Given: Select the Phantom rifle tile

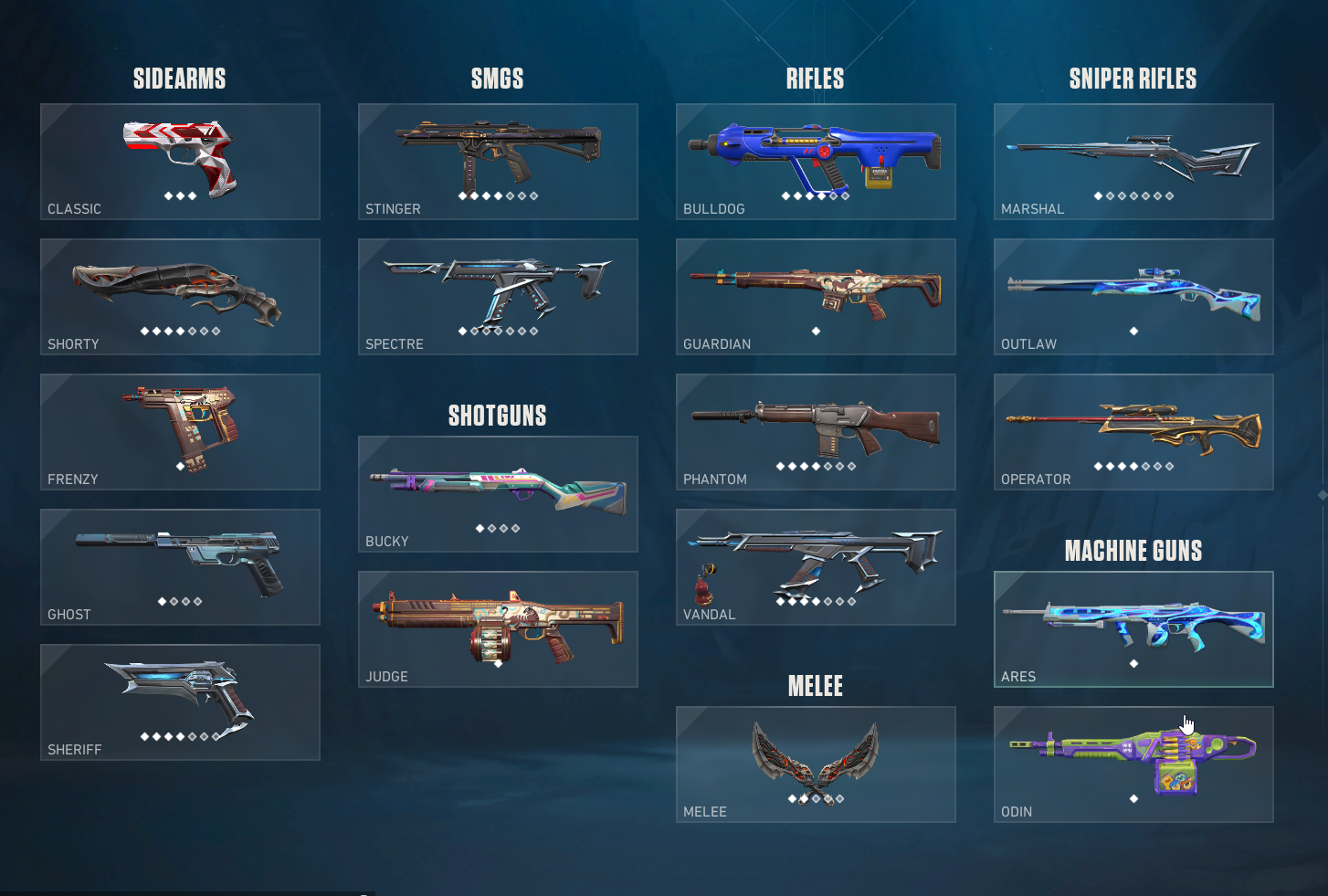Looking at the screenshot, I should (x=816, y=432).
